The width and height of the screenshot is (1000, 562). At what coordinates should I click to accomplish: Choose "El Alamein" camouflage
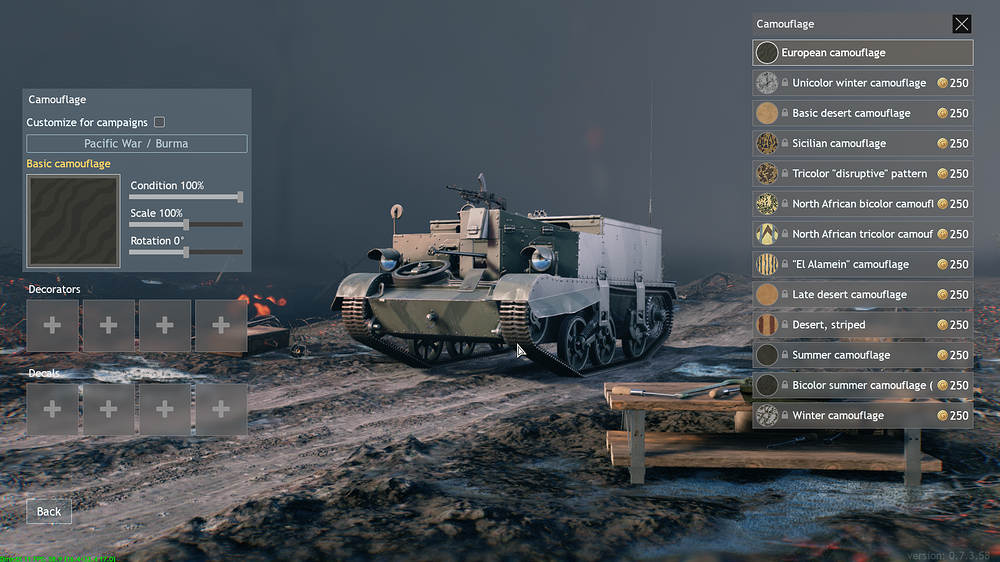click(x=862, y=264)
